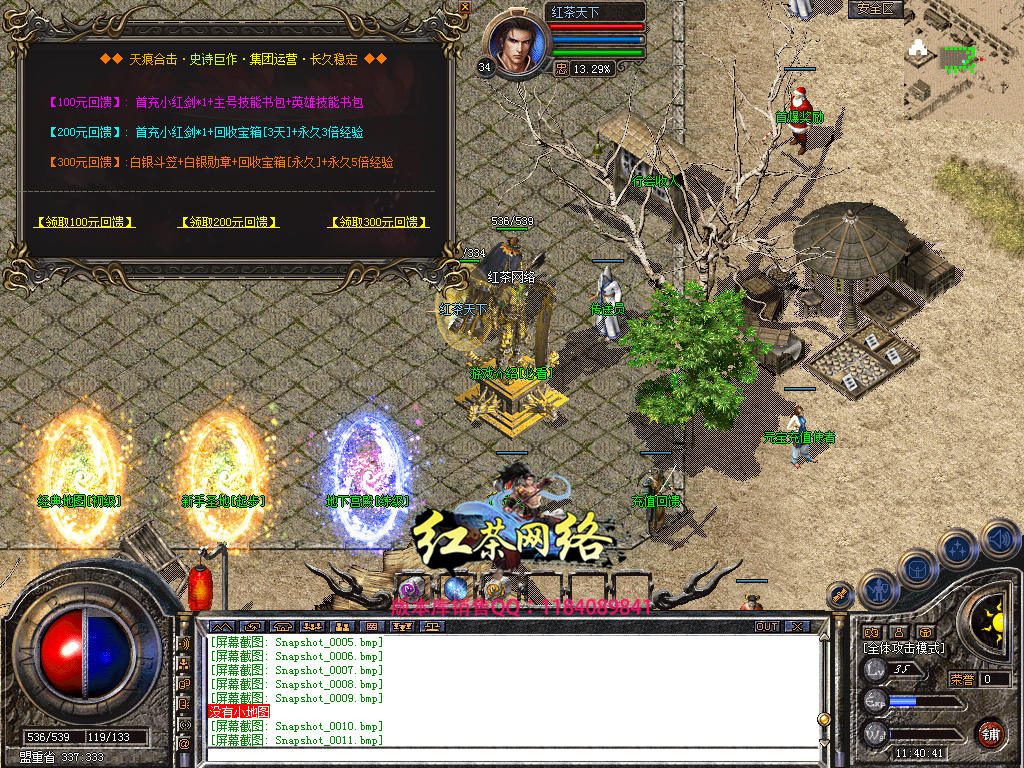Switch the 全体攻击模式 attack mode label
Viewport: 1024px width, 768px height.
coord(904,649)
